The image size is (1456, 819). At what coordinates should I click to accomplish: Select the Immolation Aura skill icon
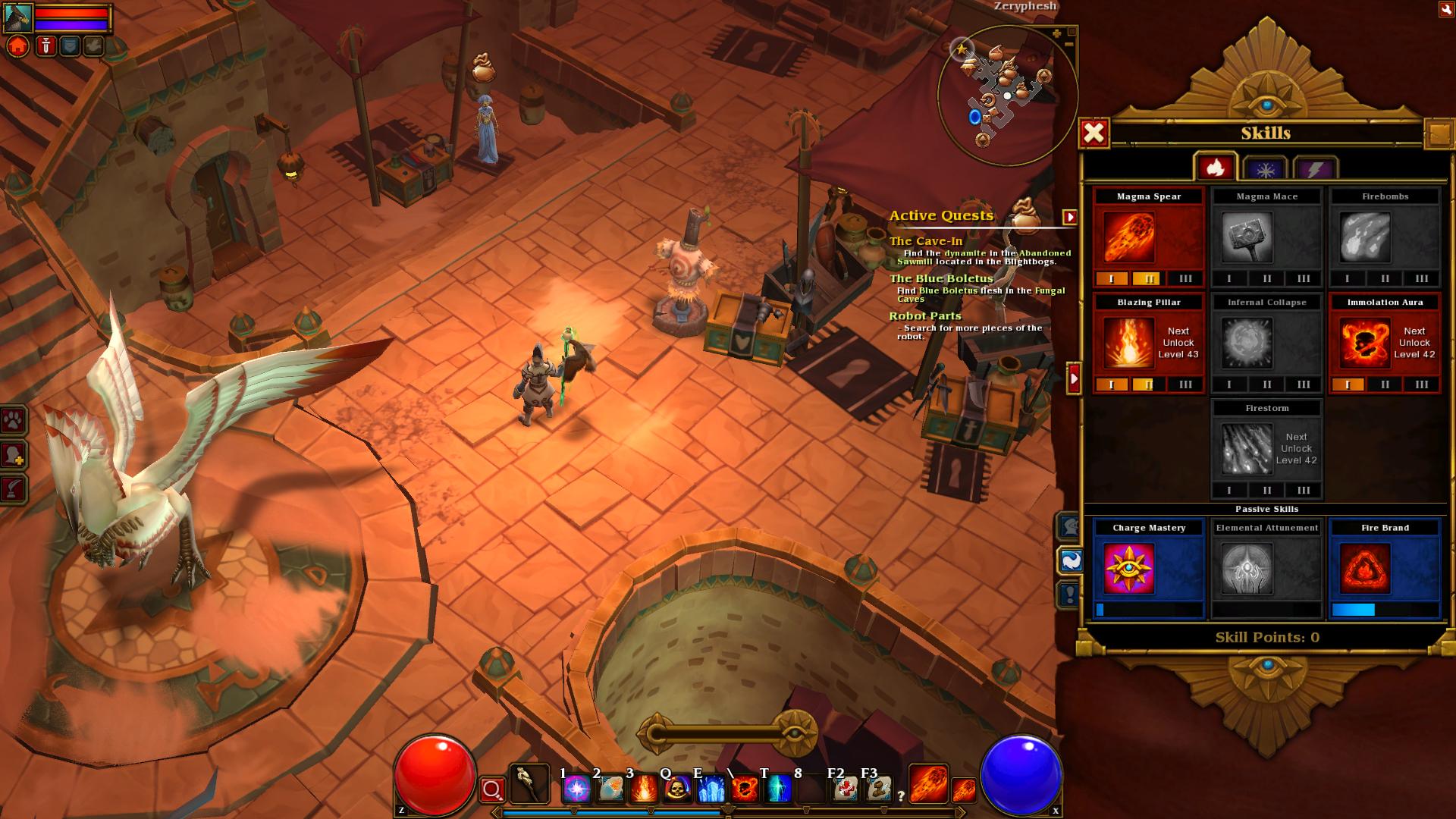1364,343
